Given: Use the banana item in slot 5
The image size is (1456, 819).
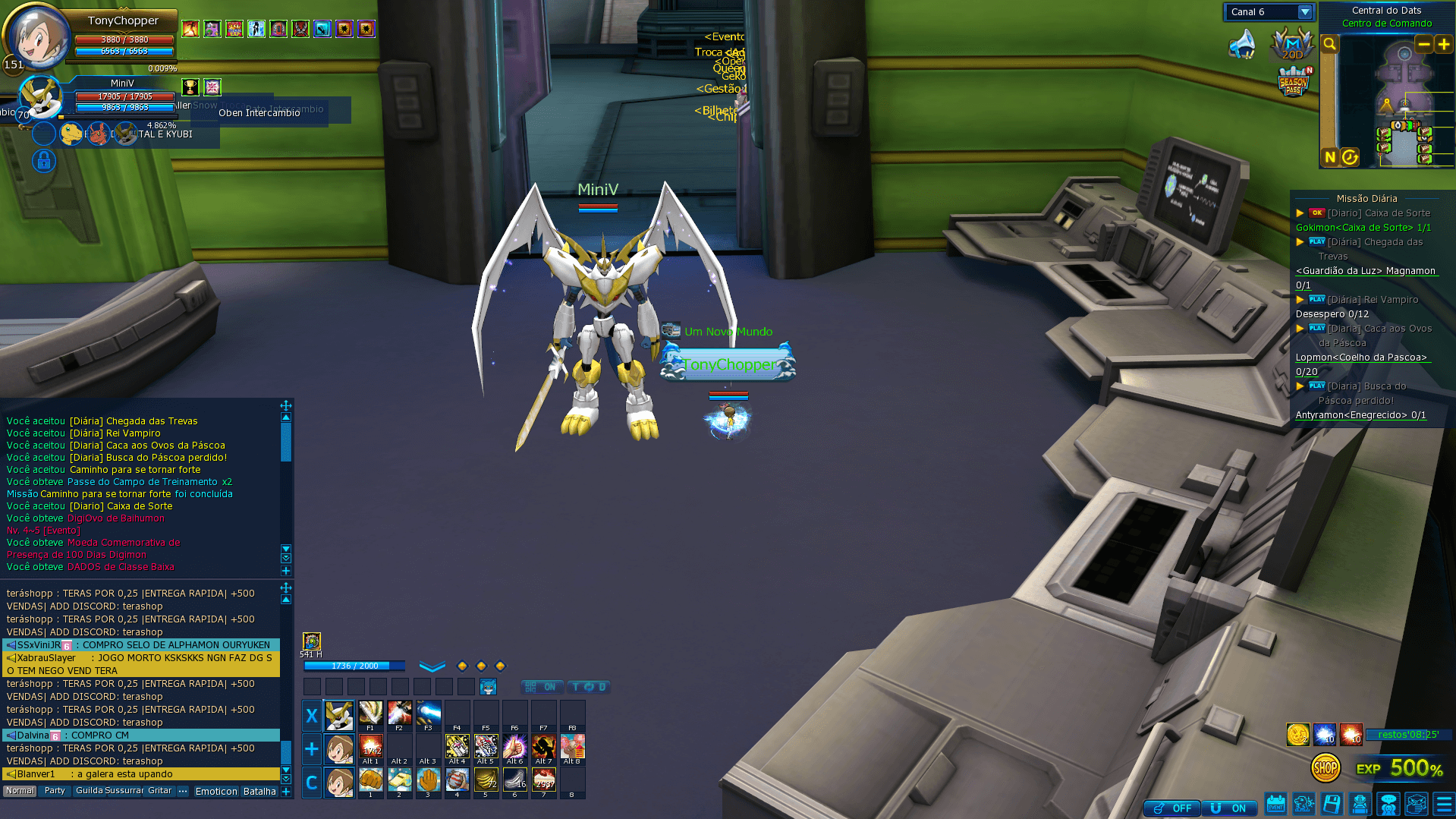Looking at the screenshot, I should (x=486, y=780).
